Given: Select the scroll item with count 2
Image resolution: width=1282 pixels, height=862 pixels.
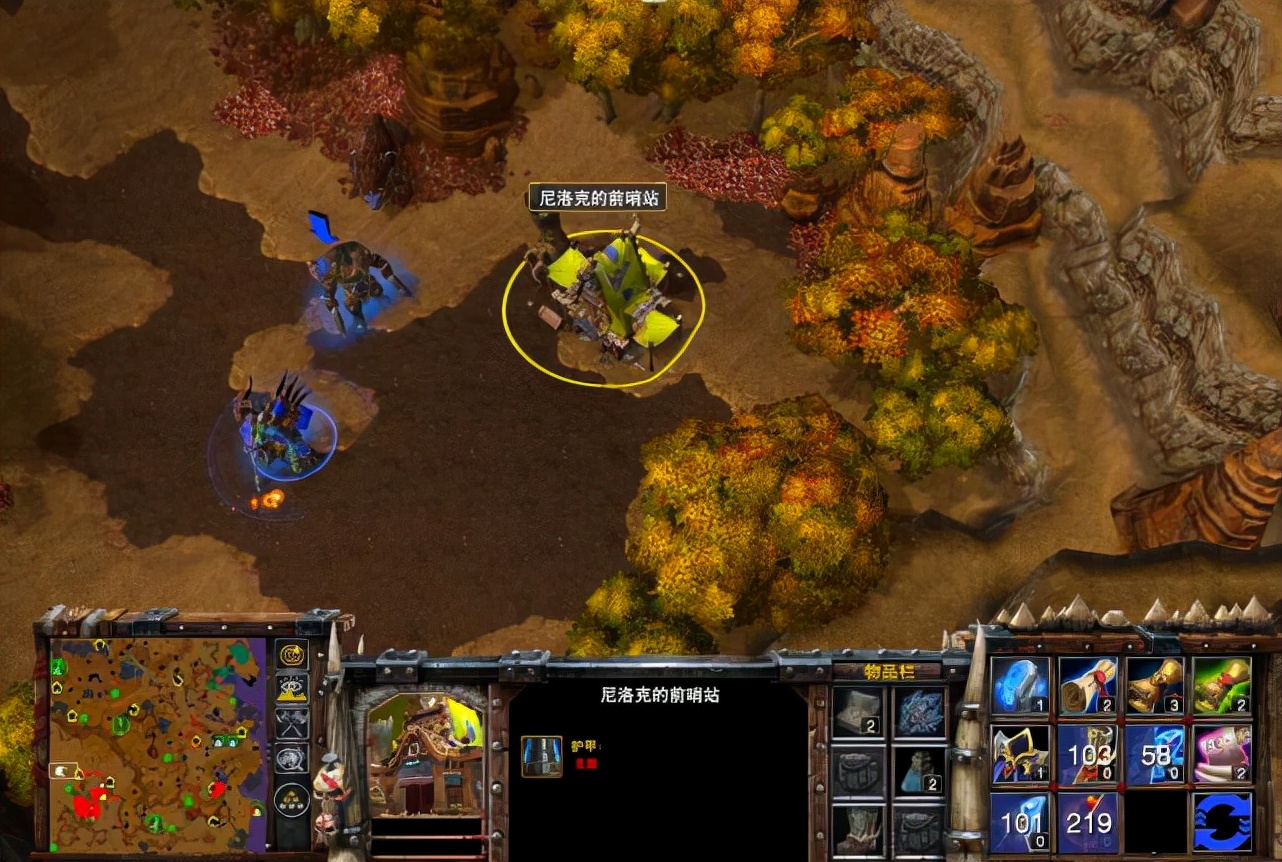Looking at the screenshot, I should [1088, 685].
